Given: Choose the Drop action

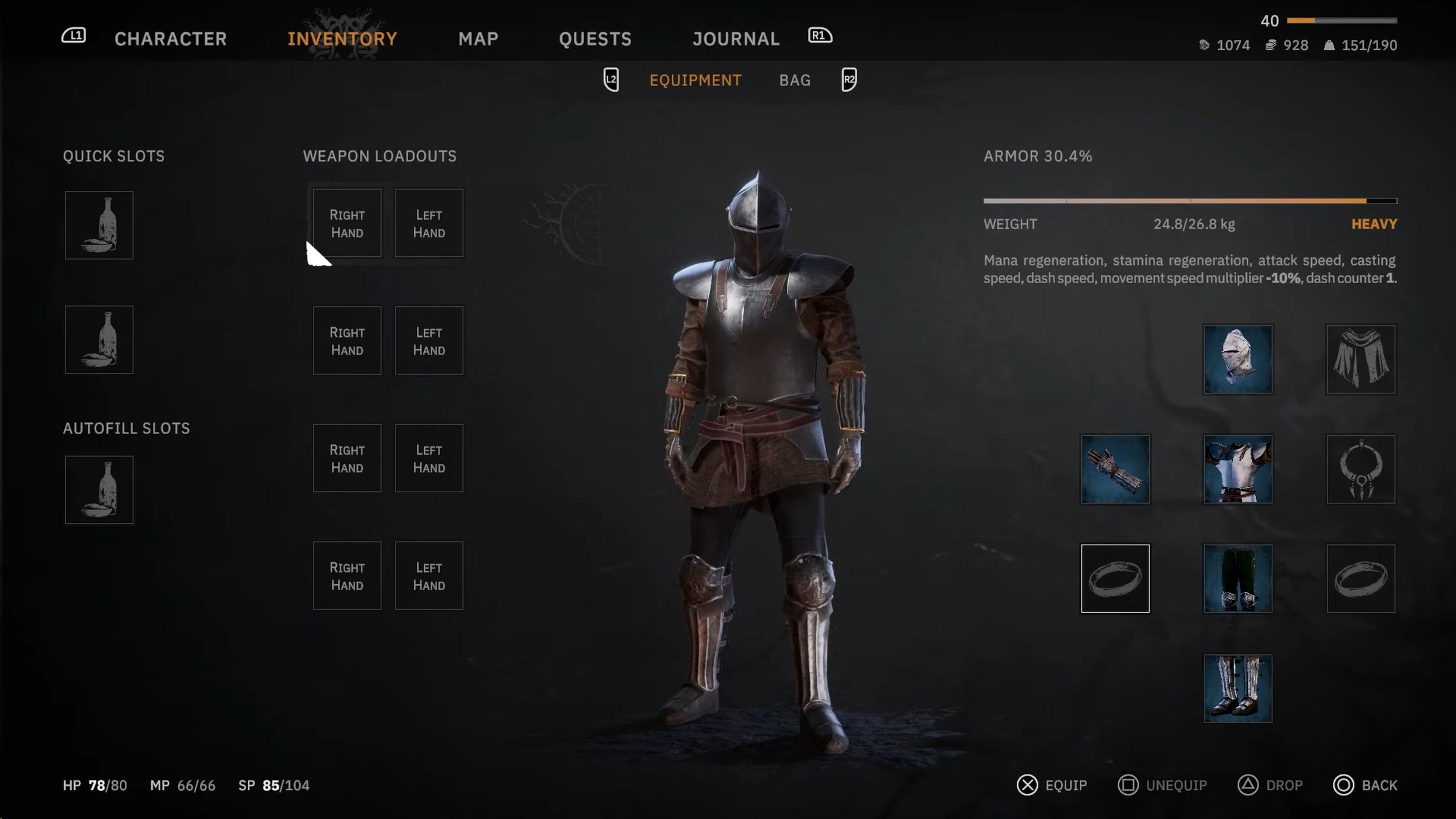Looking at the screenshot, I should (1270, 785).
